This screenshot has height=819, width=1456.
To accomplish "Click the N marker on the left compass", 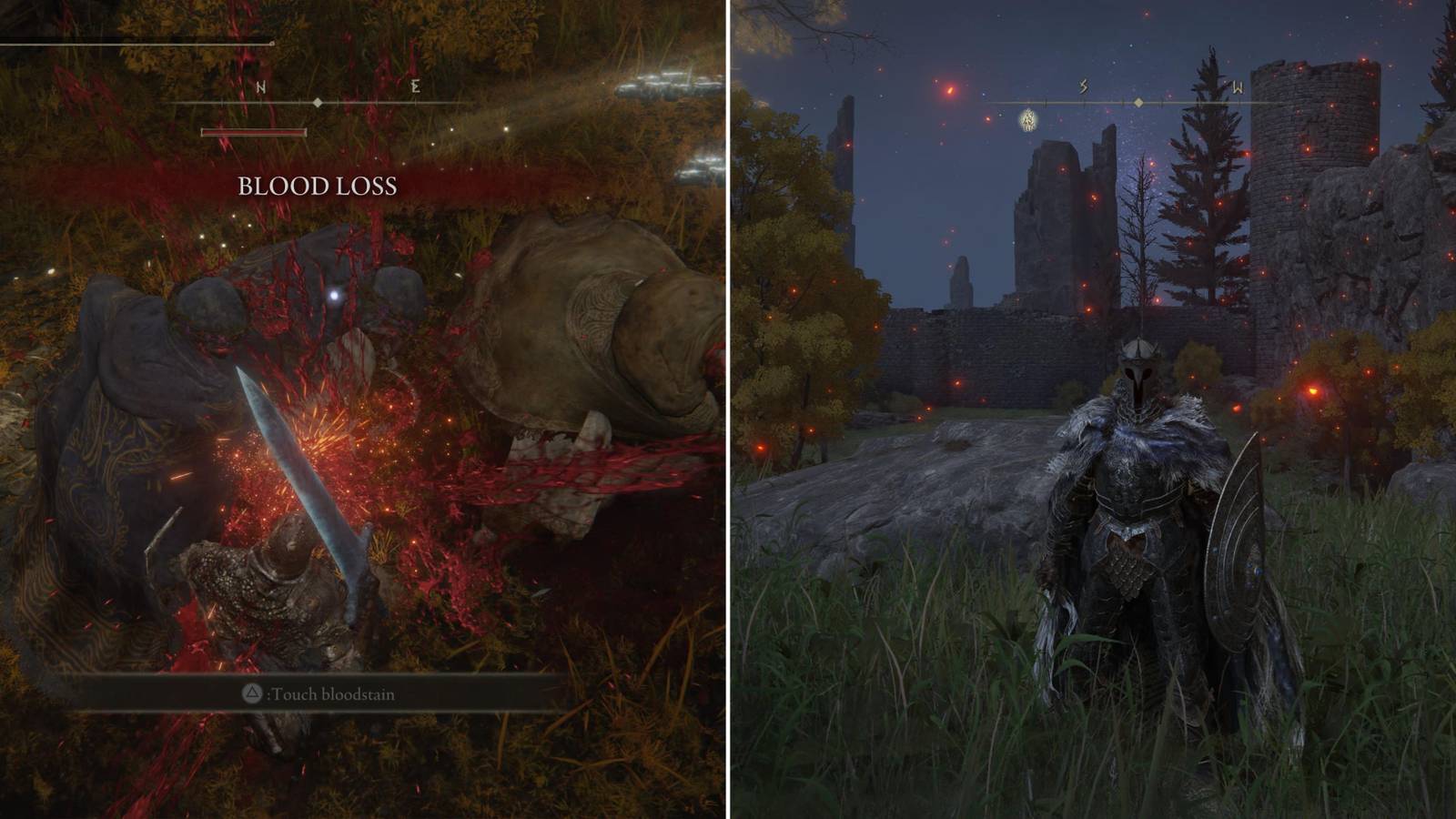I will [261, 87].
